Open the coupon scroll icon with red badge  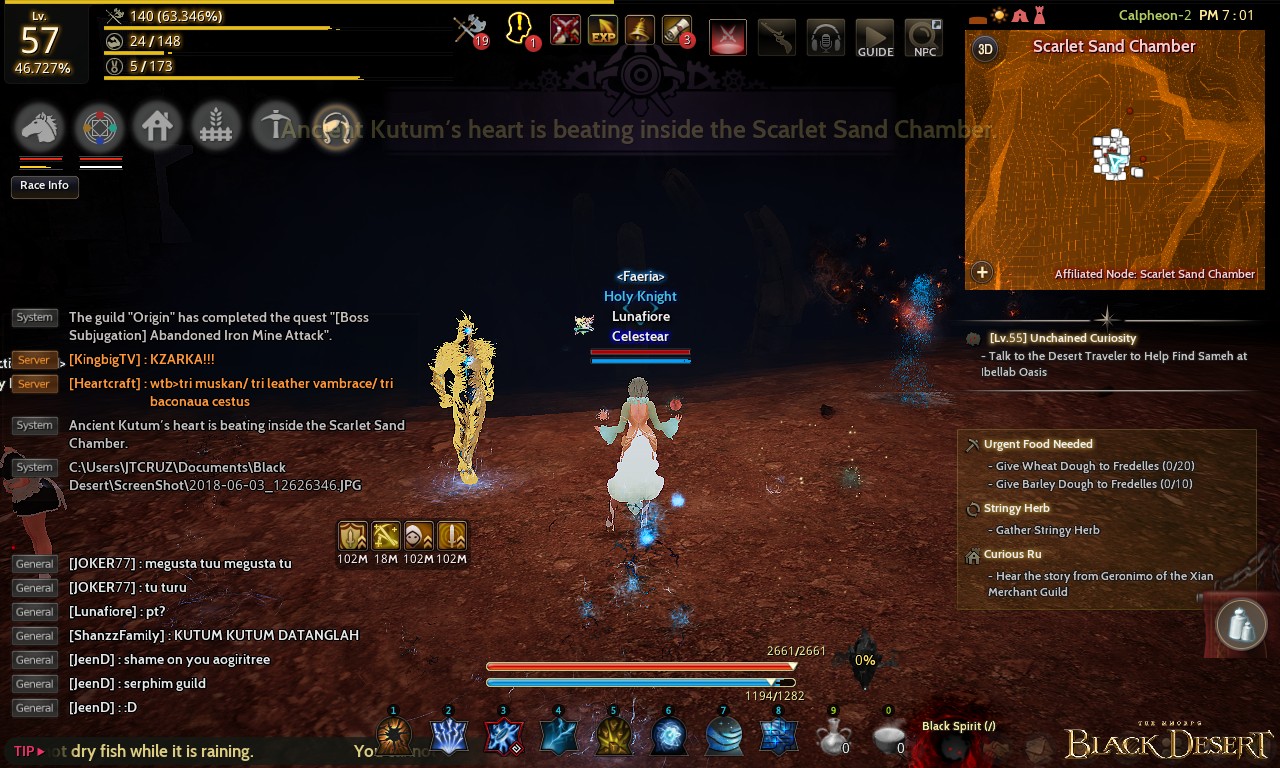click(x=679, y=29)
